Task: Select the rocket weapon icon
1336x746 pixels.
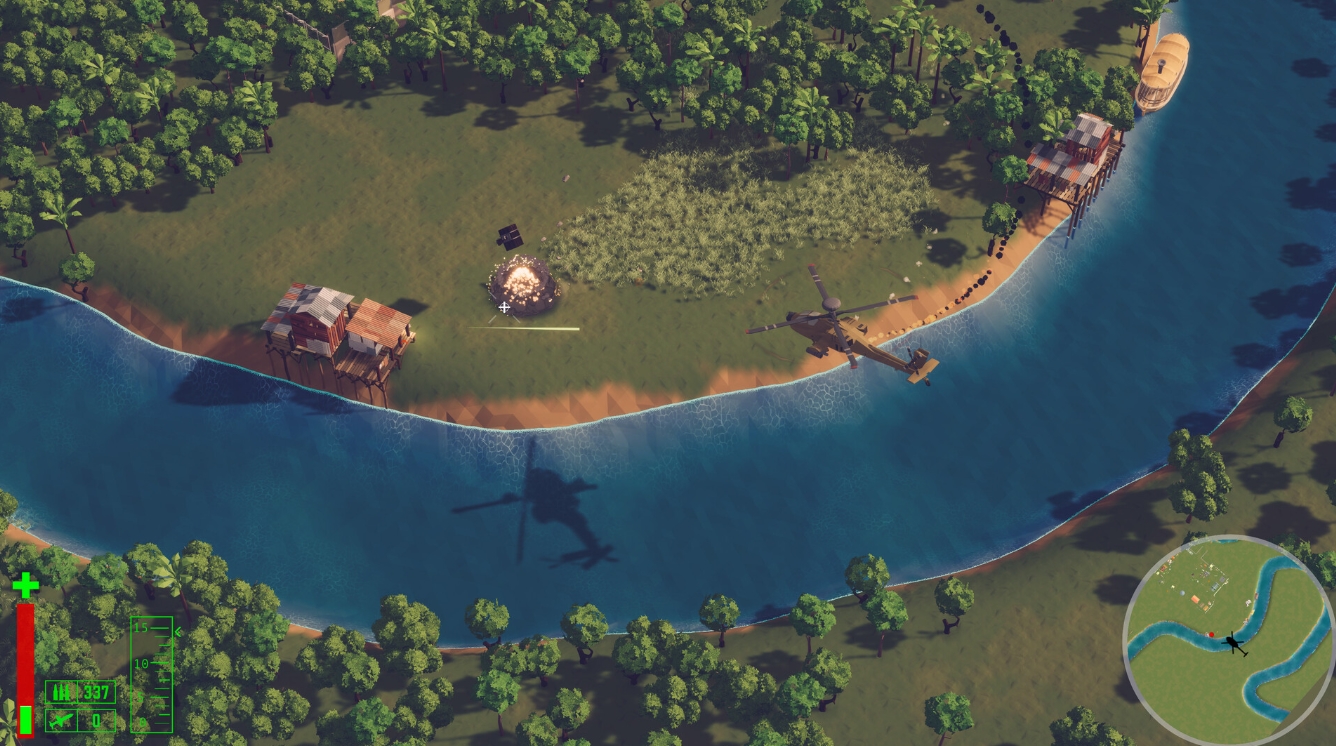Action: pyautogui.click(x=59, y=719)
